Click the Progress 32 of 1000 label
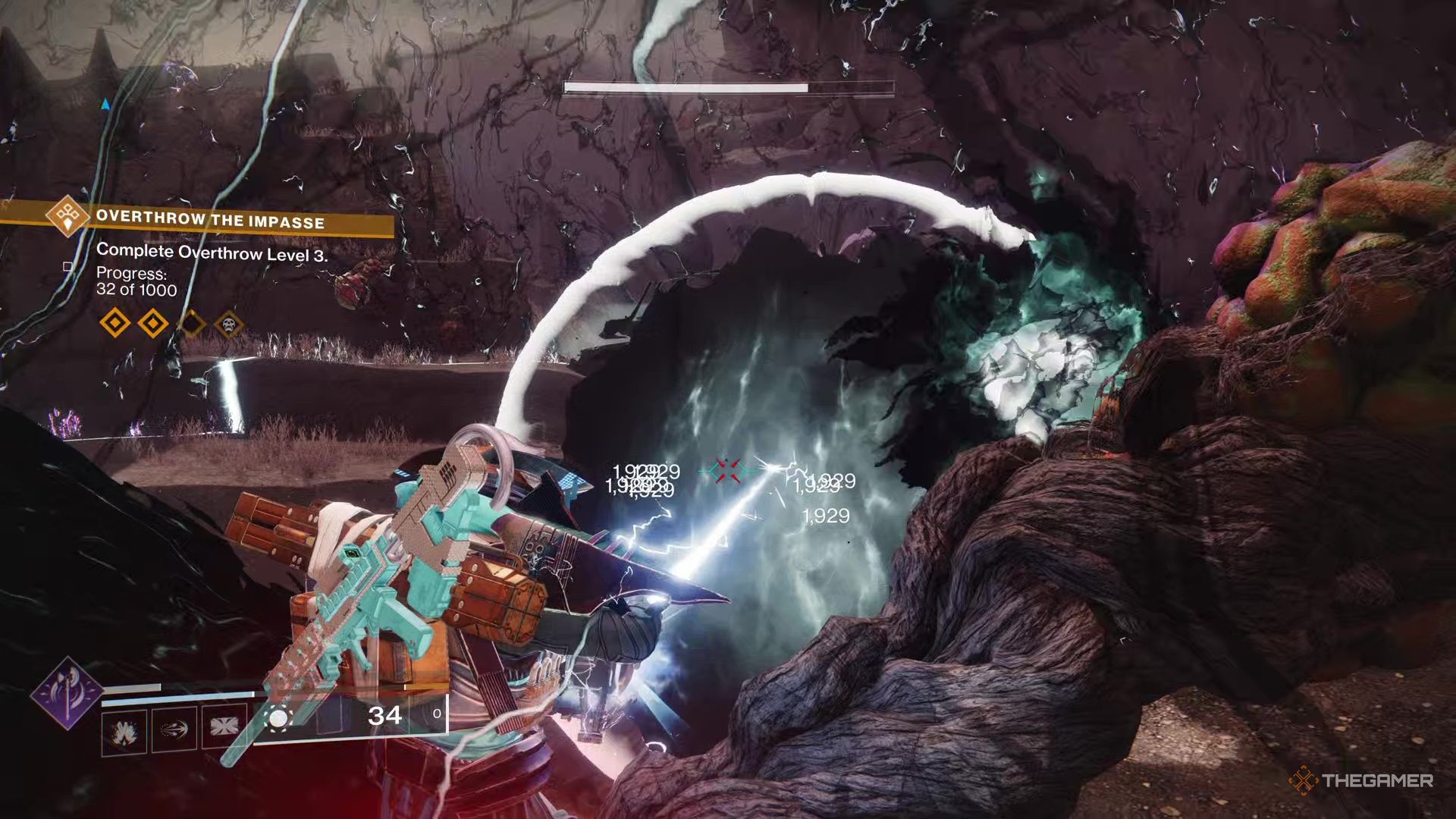1456x819 pixels. [x=135, y=290]
